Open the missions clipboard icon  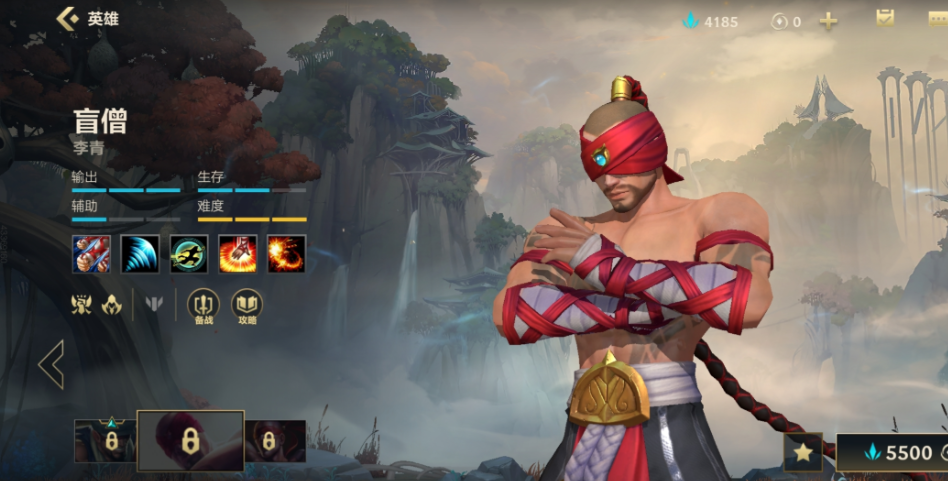tap(885, 19)
